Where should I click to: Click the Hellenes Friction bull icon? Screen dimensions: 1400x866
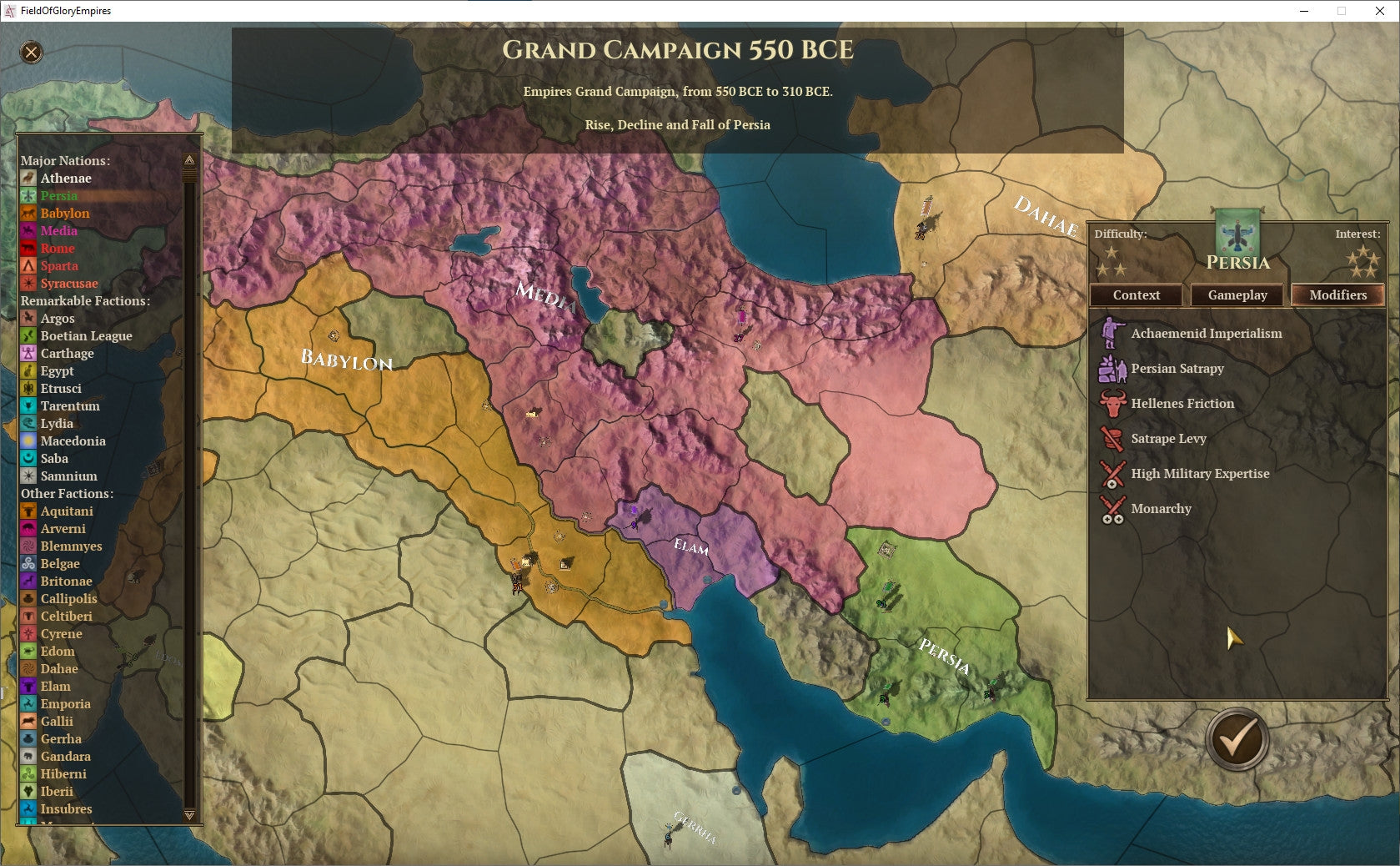tap(1112, 403)
